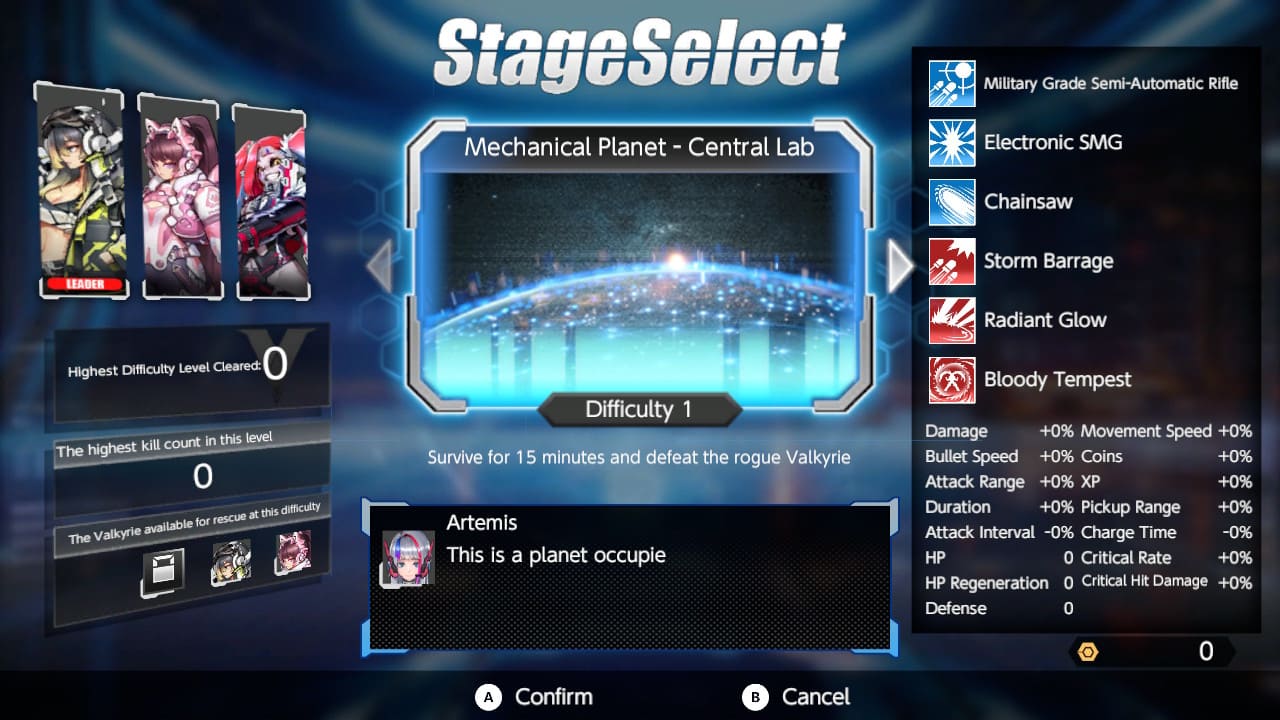Select the Radiant Glow skill icon

(951, 320)
